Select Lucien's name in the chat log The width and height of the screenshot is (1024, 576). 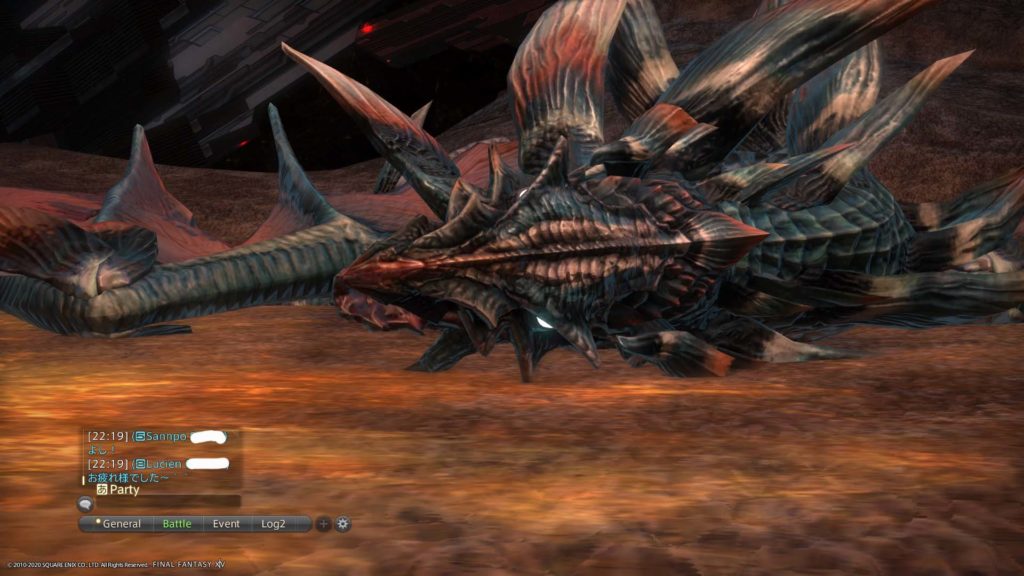(164, 464)
